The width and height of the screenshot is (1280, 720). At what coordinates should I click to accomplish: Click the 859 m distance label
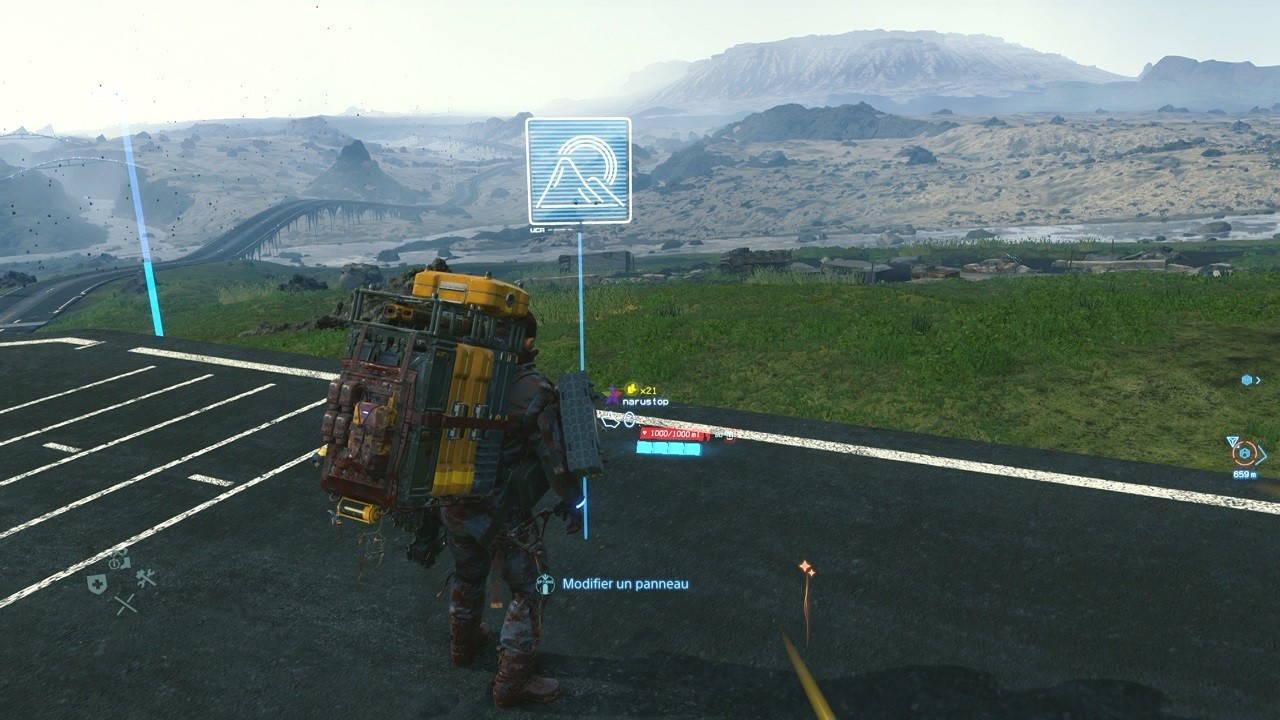[x=1245, y=474]
